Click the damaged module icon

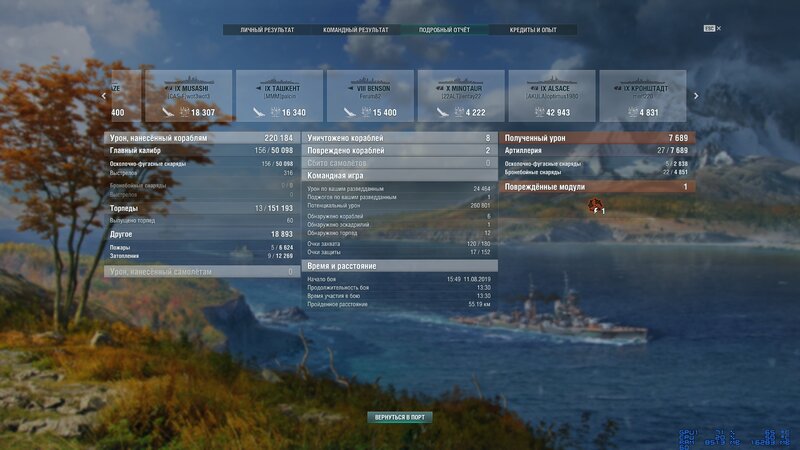[597, 207]
